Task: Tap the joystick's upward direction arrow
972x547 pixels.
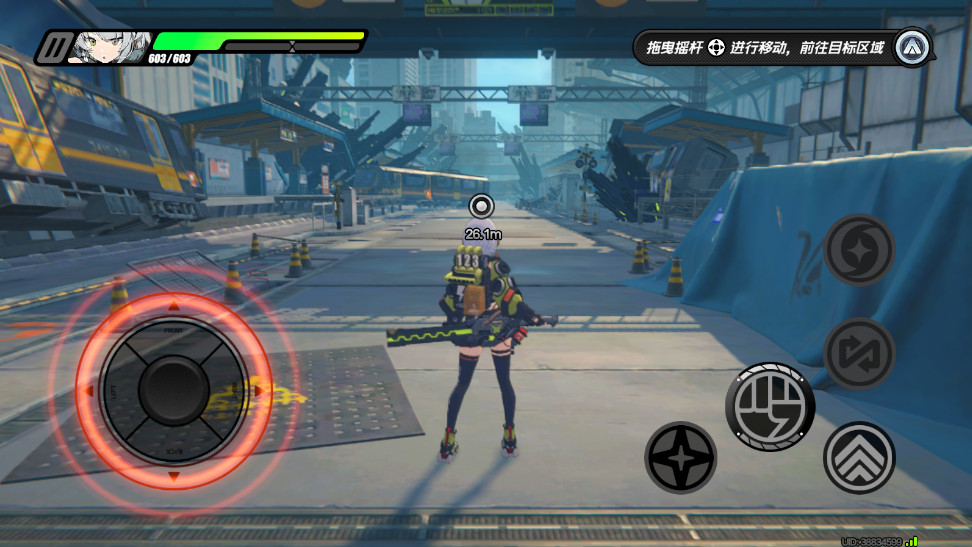Action: 174,306
